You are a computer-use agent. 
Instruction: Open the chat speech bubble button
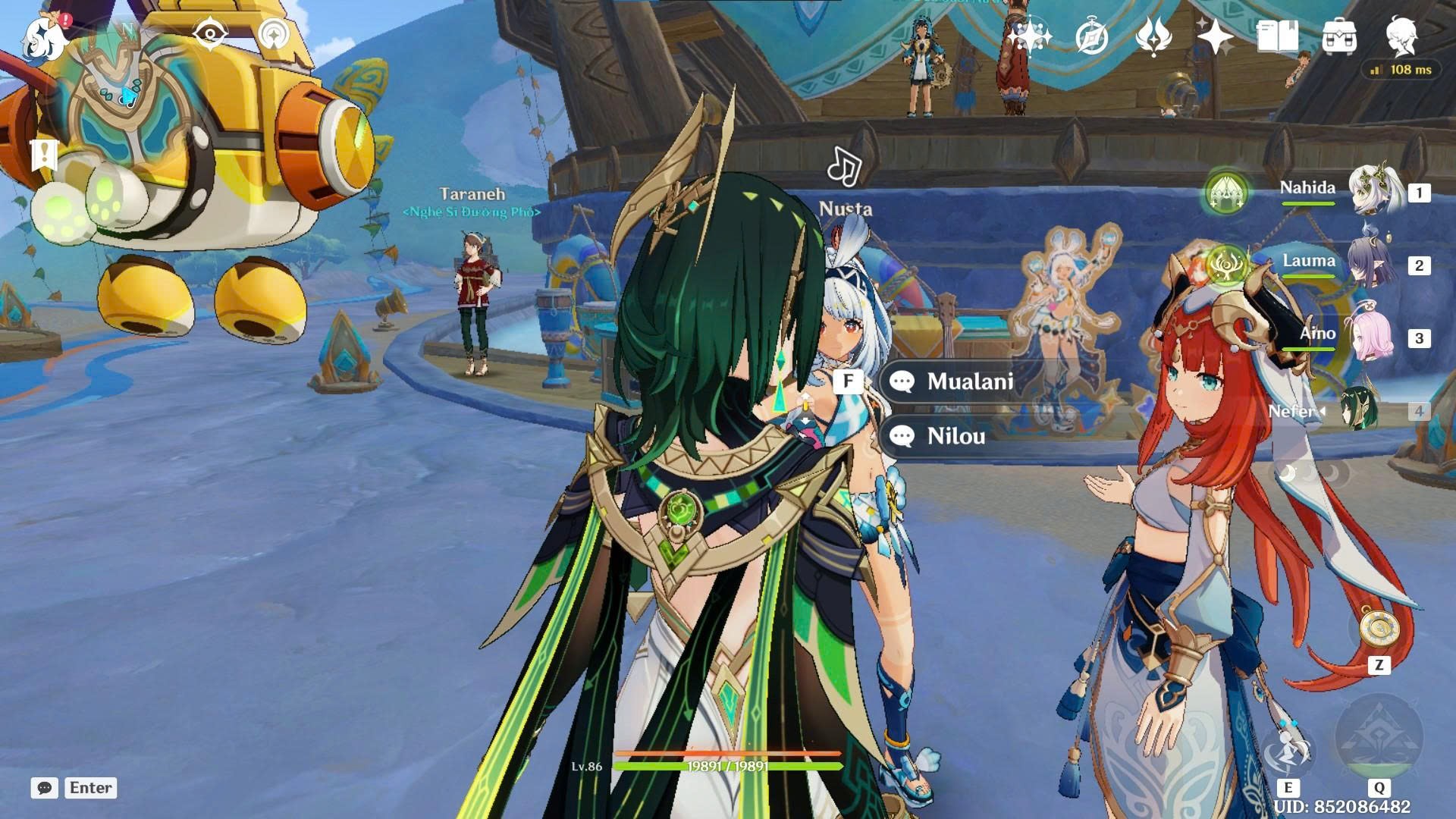tap(45, 788)
